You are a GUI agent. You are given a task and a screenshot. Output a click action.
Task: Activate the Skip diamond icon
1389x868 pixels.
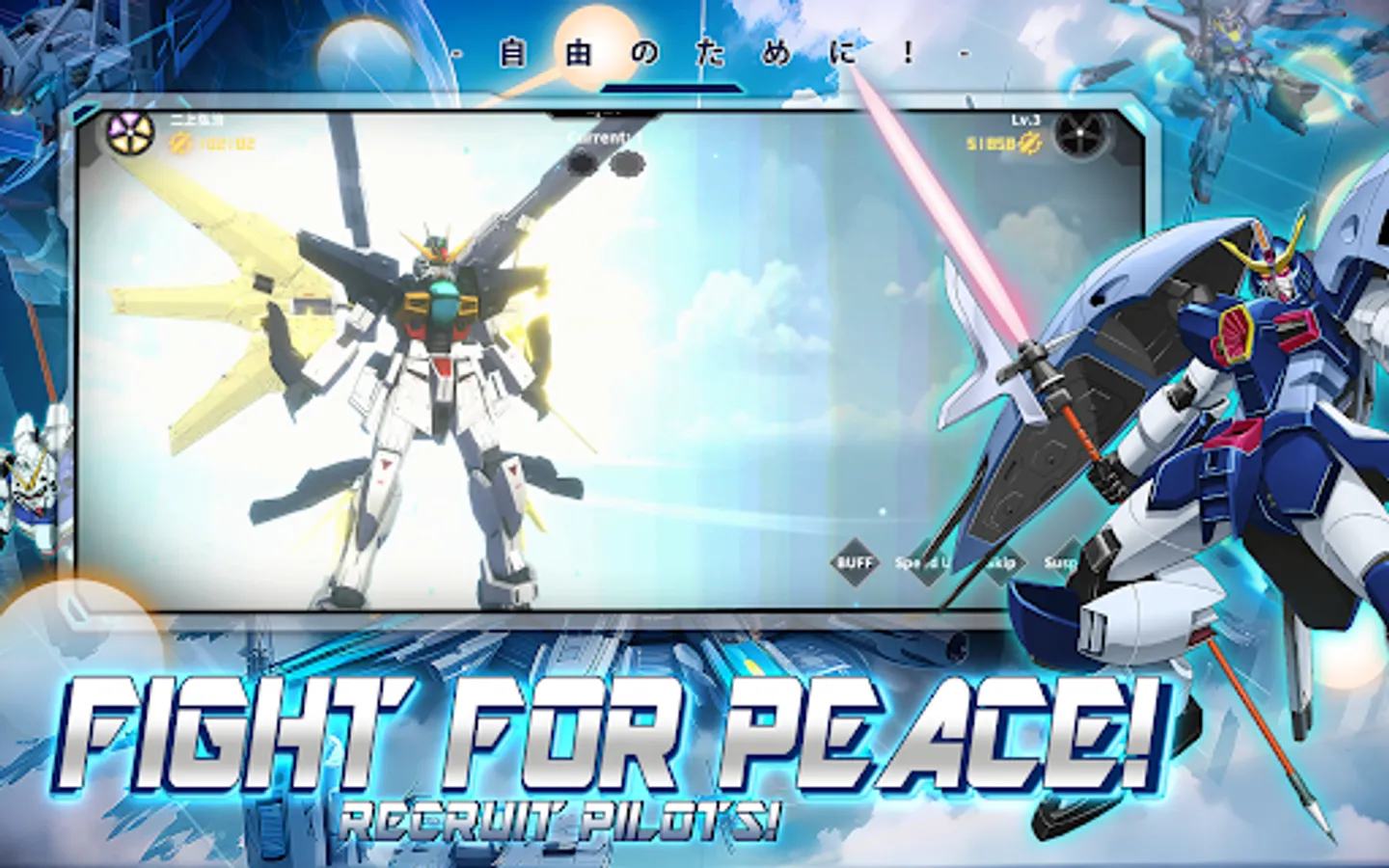[1000, 562]
